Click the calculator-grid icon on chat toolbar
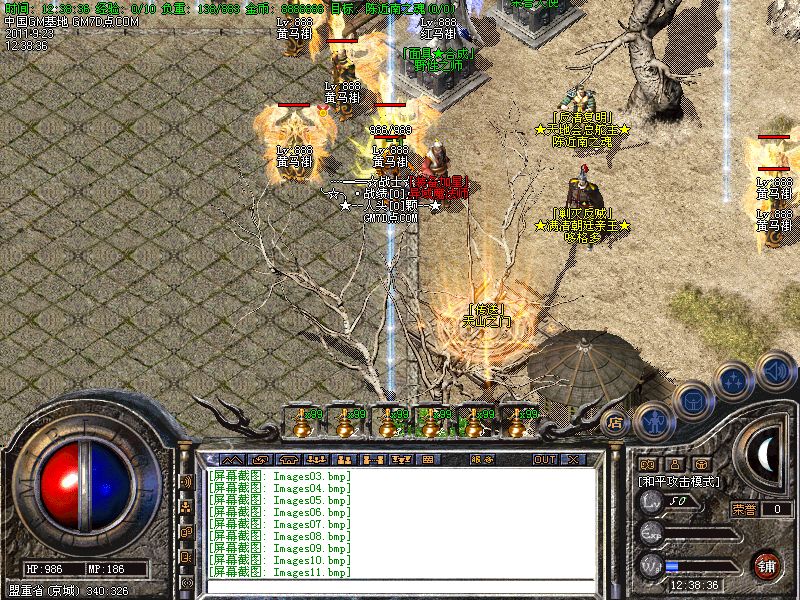 [x=429, y=459]
